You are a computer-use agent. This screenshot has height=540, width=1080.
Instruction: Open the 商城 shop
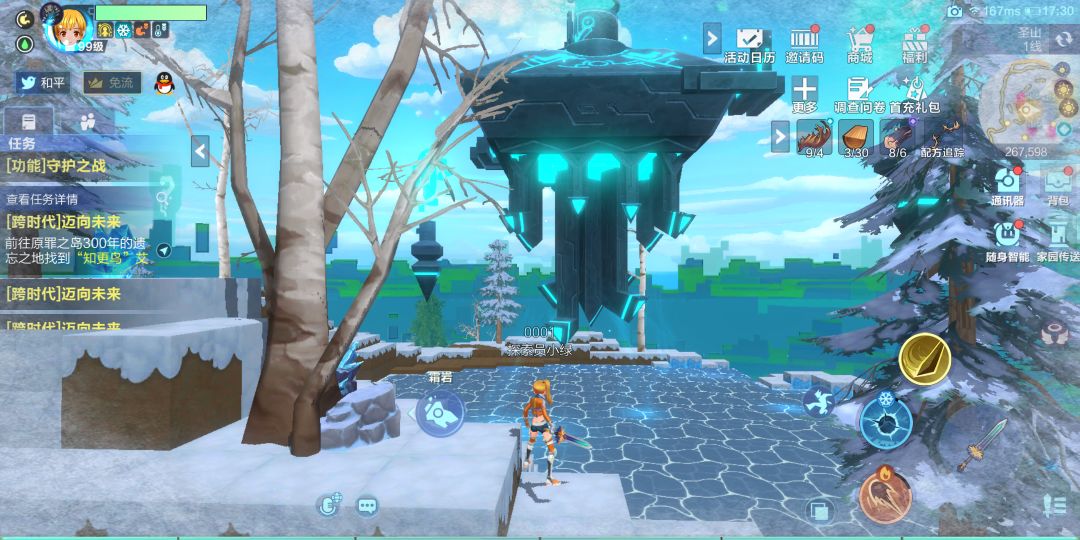(x=859, y=43)
